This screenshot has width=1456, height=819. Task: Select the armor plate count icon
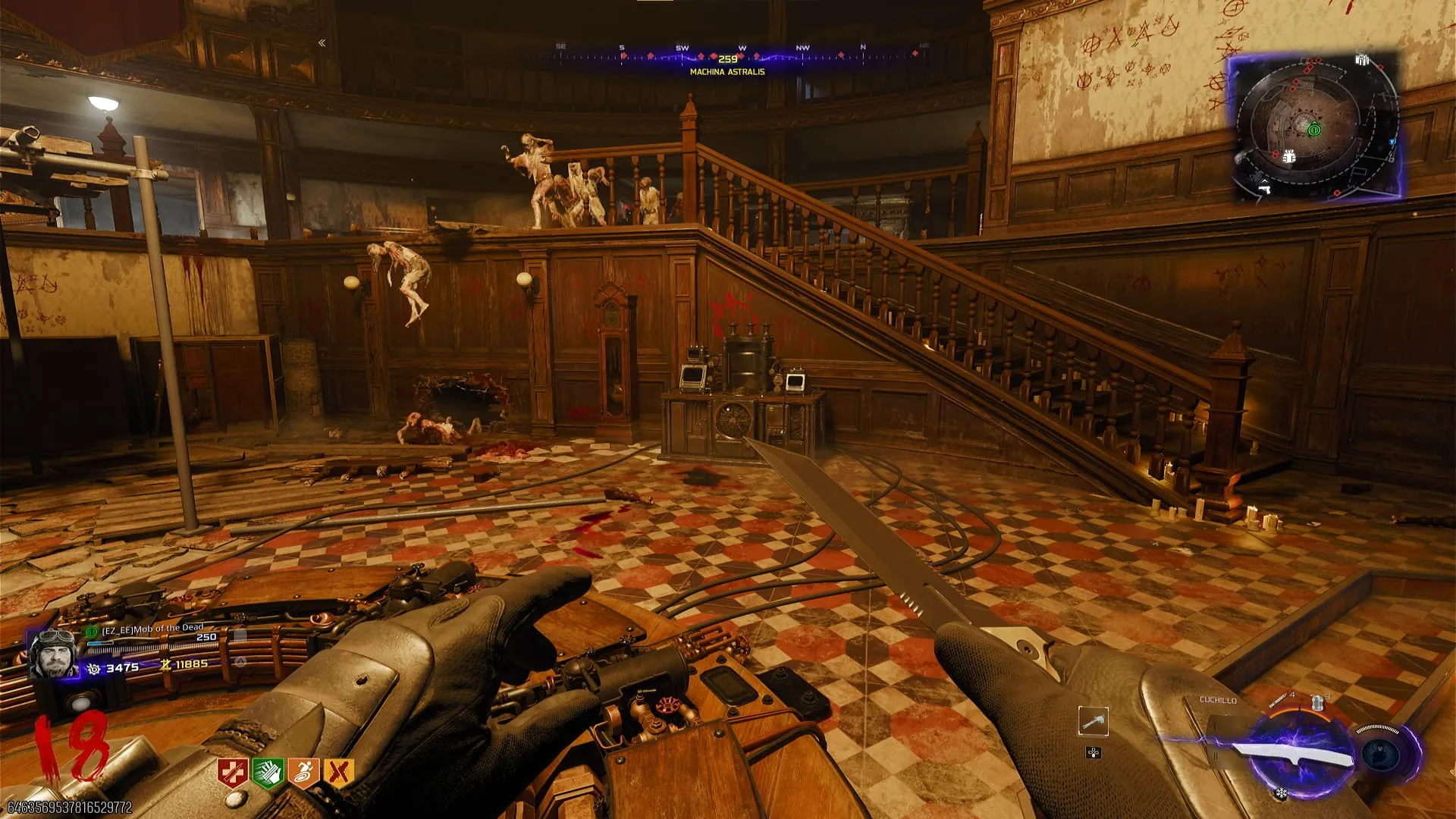pyautogui.click(x=1317, y=702)
